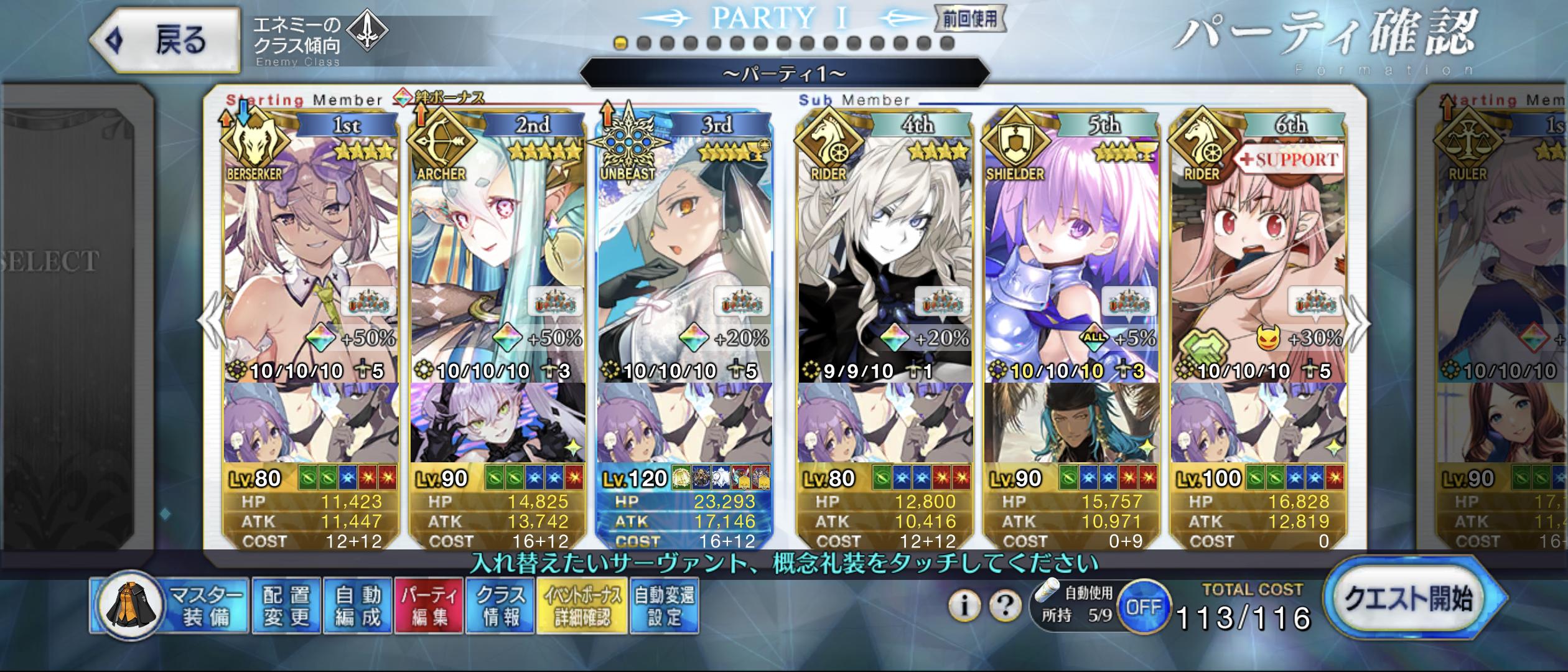This screenshot has height=672, width=1568.
Task: Open パーティ編集 party edit
Action: (429, 605)
